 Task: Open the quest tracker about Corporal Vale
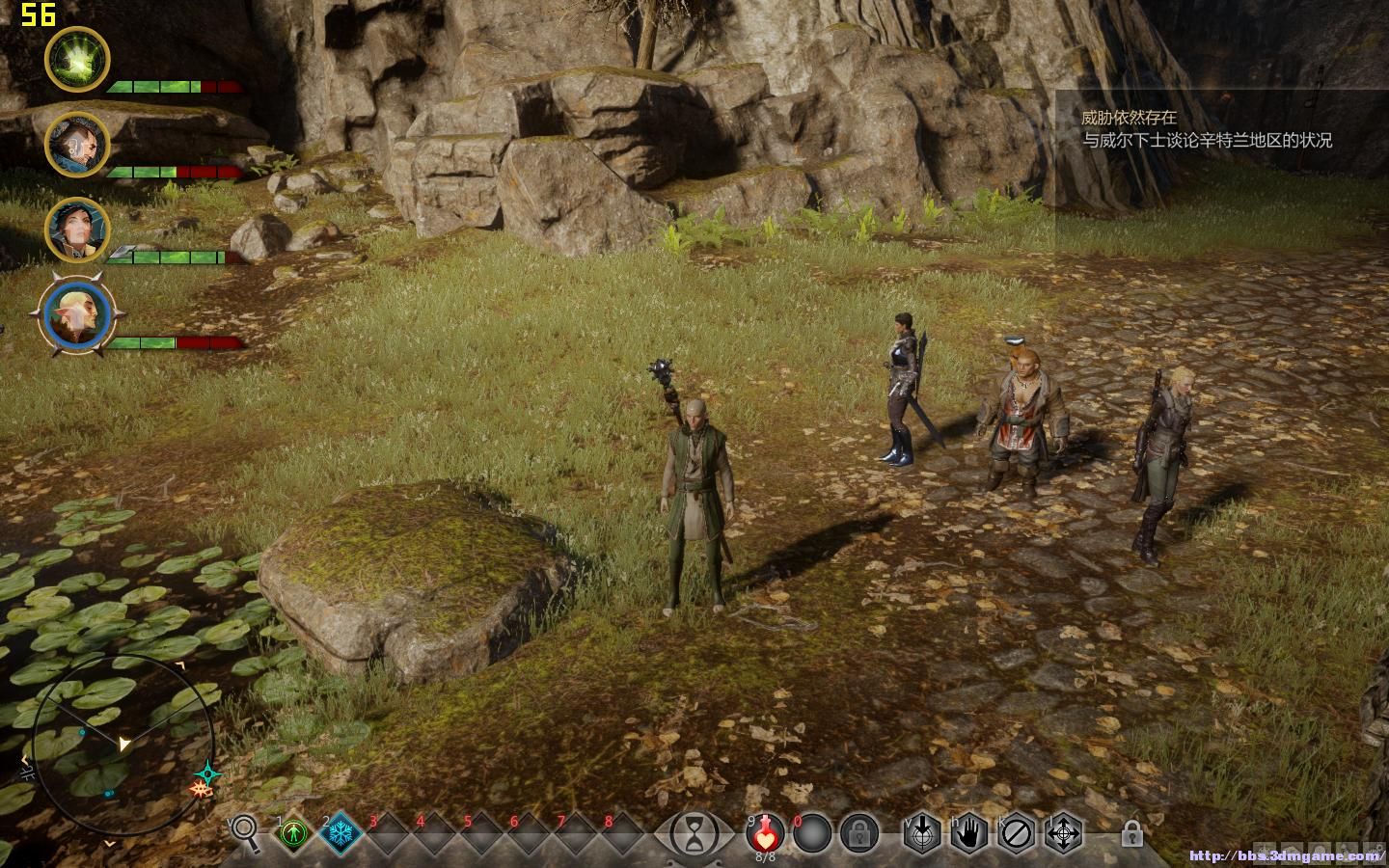click(x=1206, y=129)
